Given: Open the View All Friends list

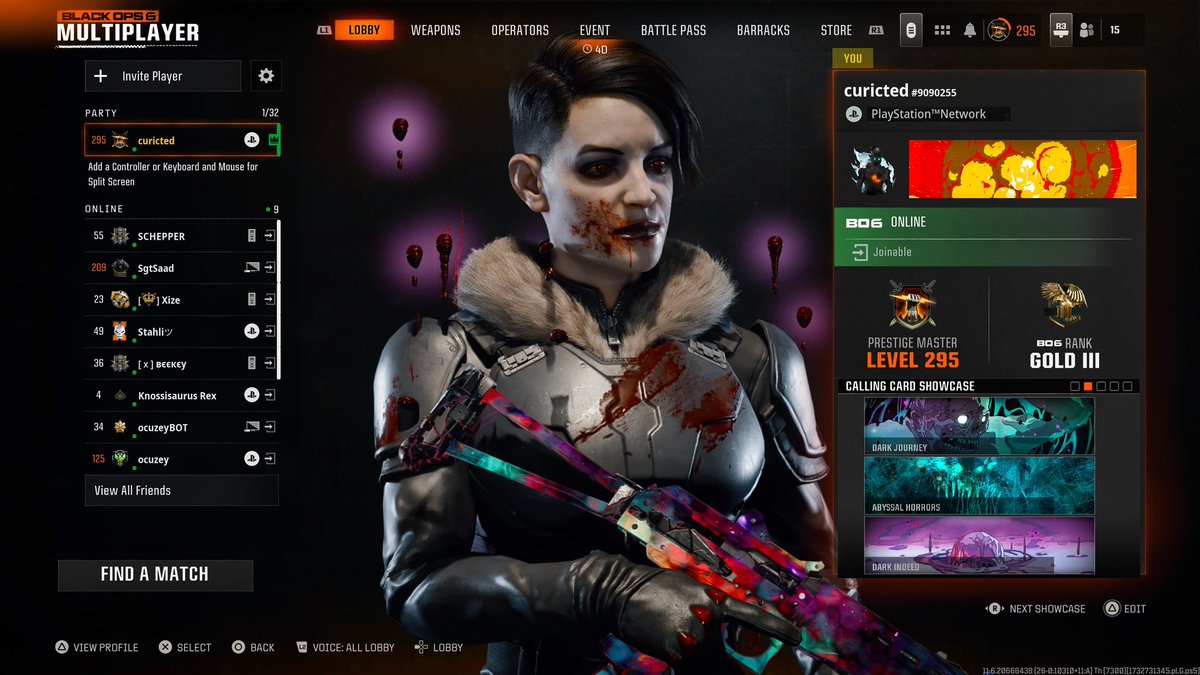Looking at the screenshot, I should tap(181, 490).
